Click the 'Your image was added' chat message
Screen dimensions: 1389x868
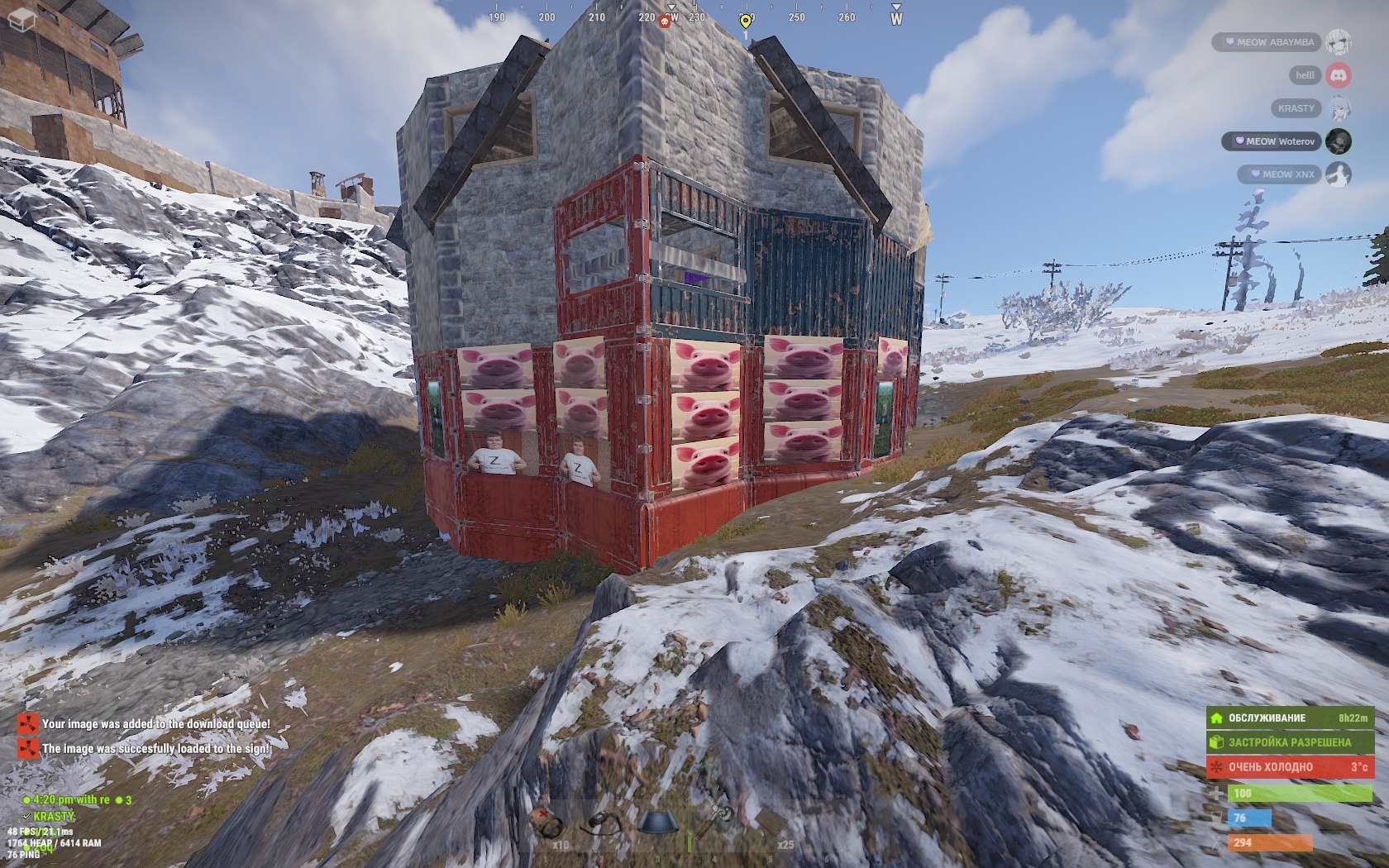click(155, 724)
